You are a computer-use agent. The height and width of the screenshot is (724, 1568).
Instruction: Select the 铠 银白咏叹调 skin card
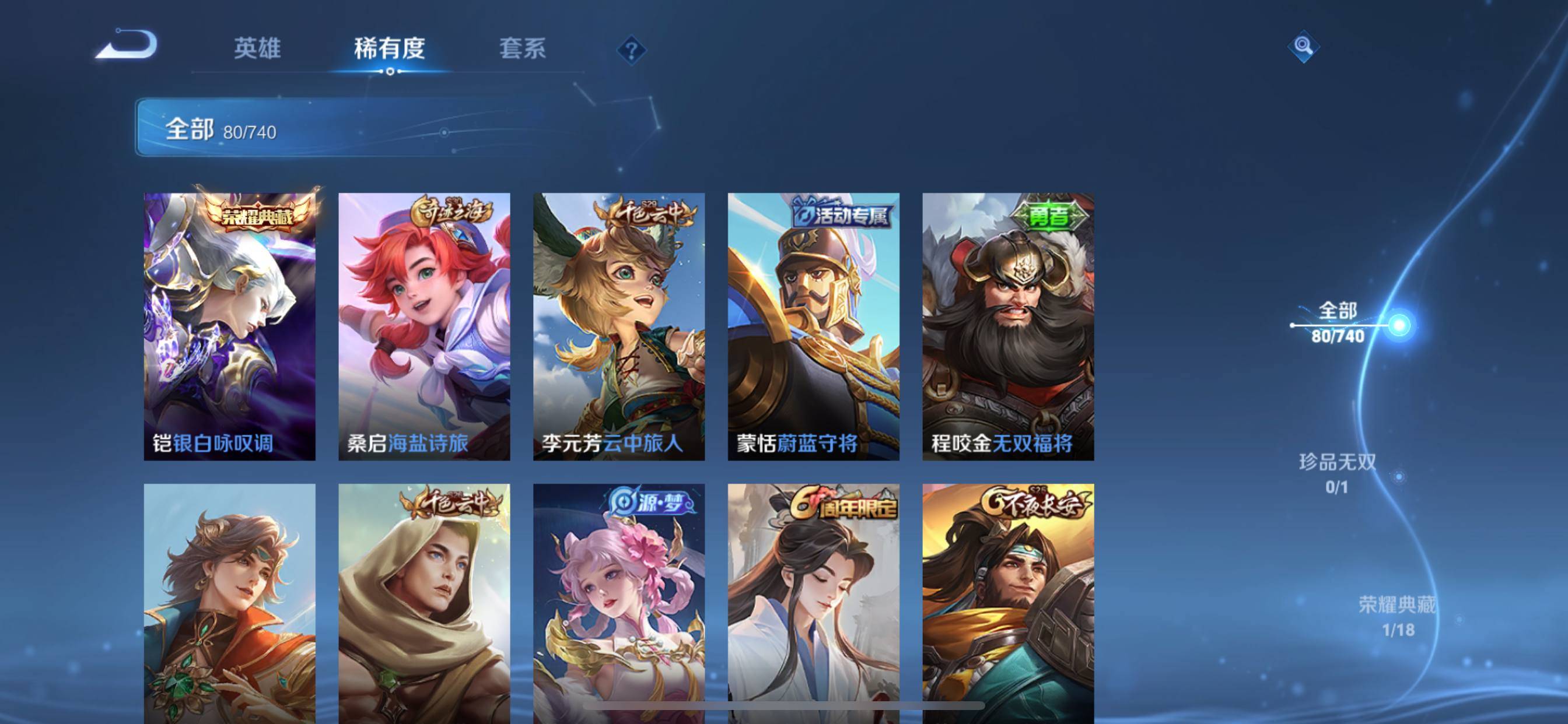pos(229,326)
